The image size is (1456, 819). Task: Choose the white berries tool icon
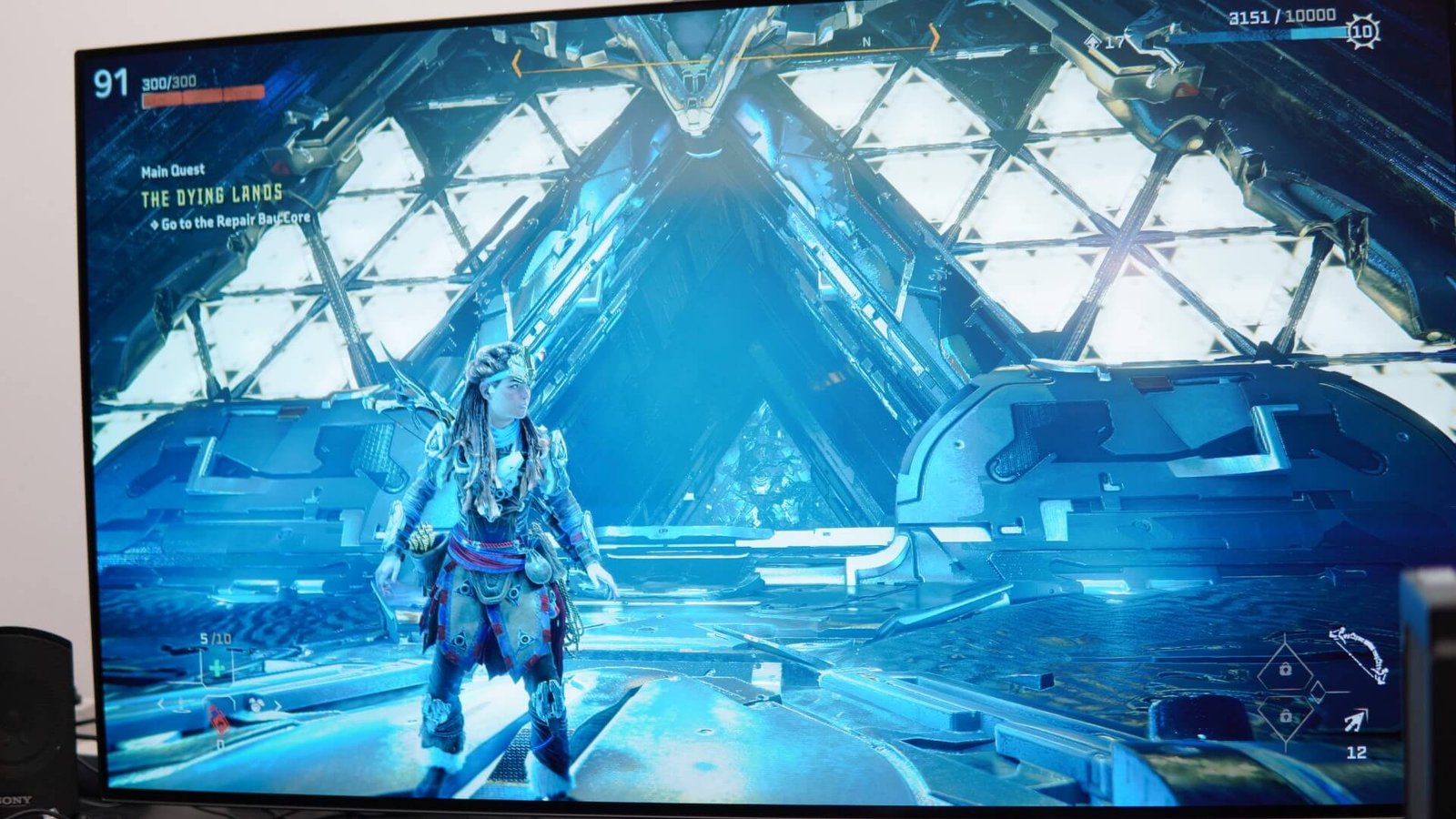[x=255, y=703]
